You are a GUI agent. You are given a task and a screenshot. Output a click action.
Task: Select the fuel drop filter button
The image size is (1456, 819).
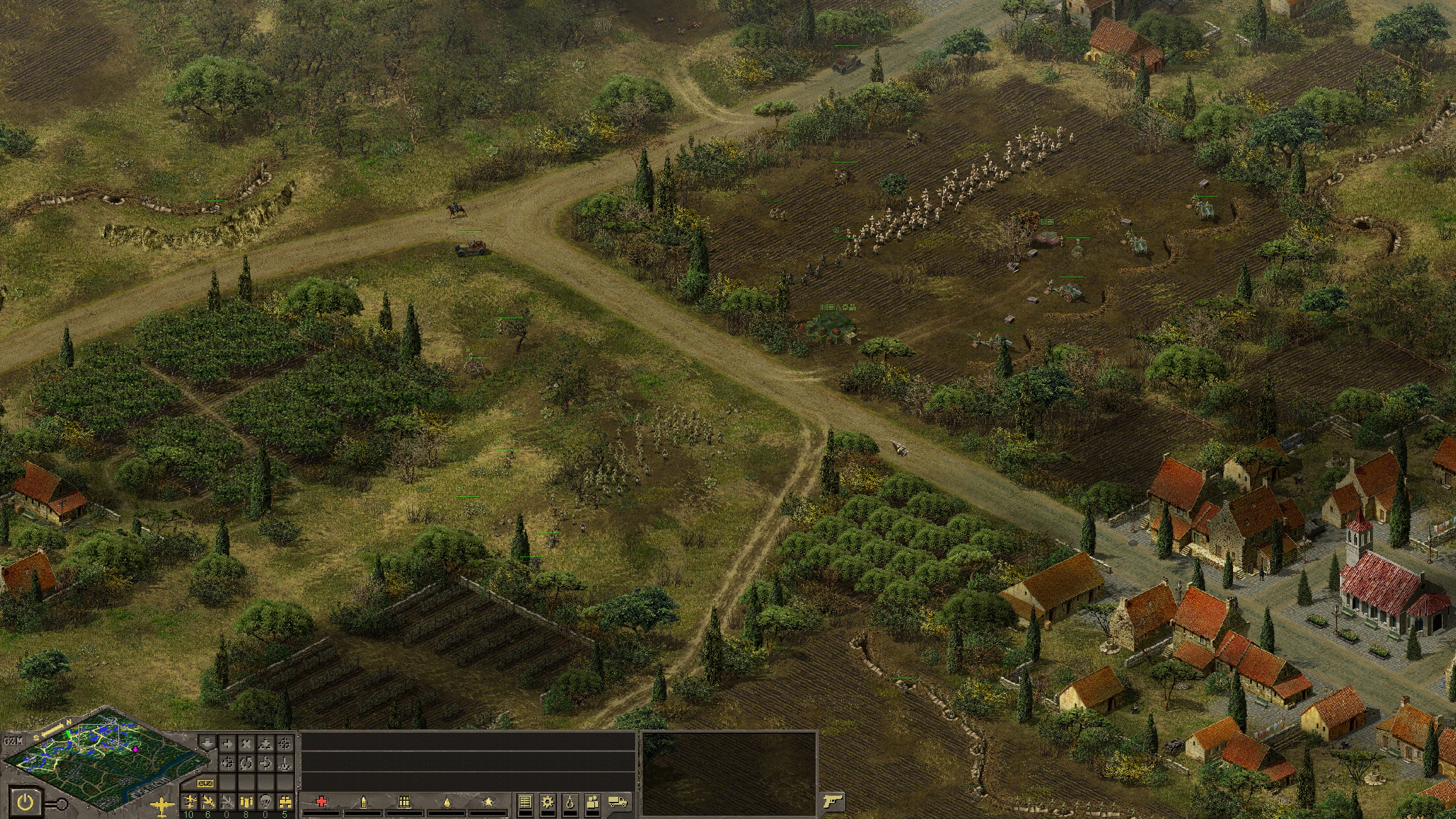pos(570,802)
